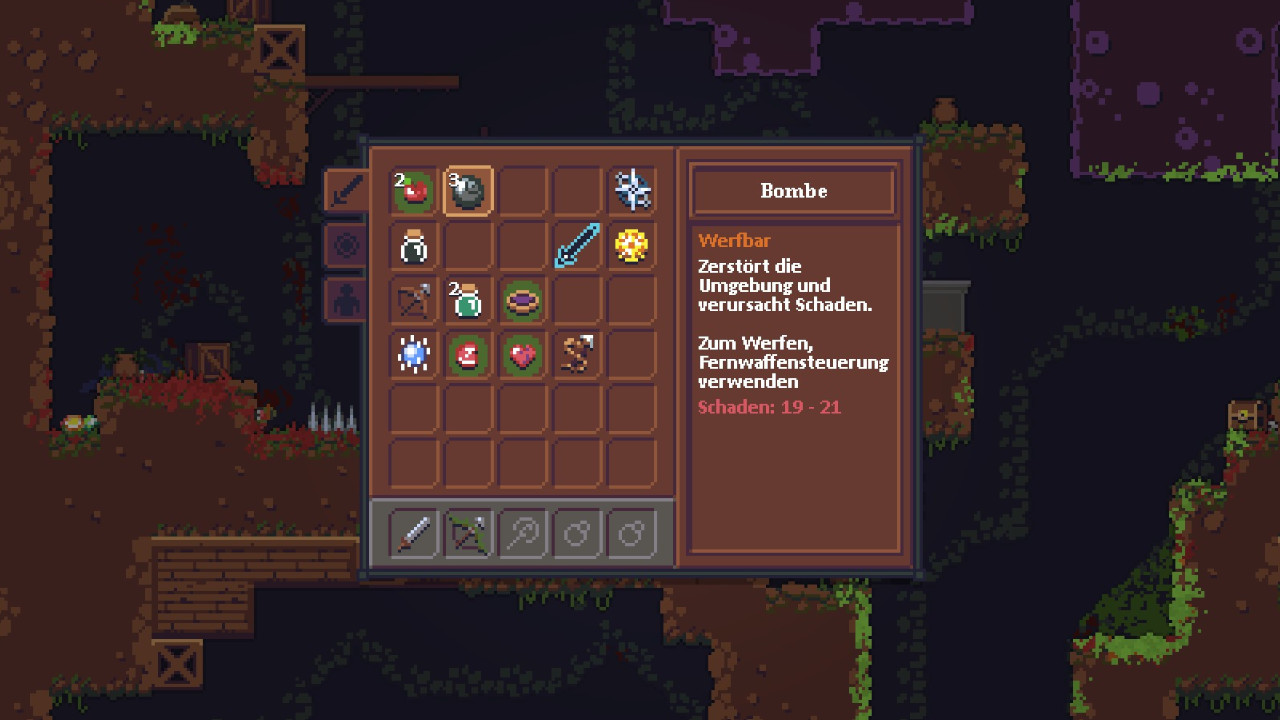The image size is (1280, 720).
Task: Switch to the sword equipment tab
Action: [x=345, y=190]
